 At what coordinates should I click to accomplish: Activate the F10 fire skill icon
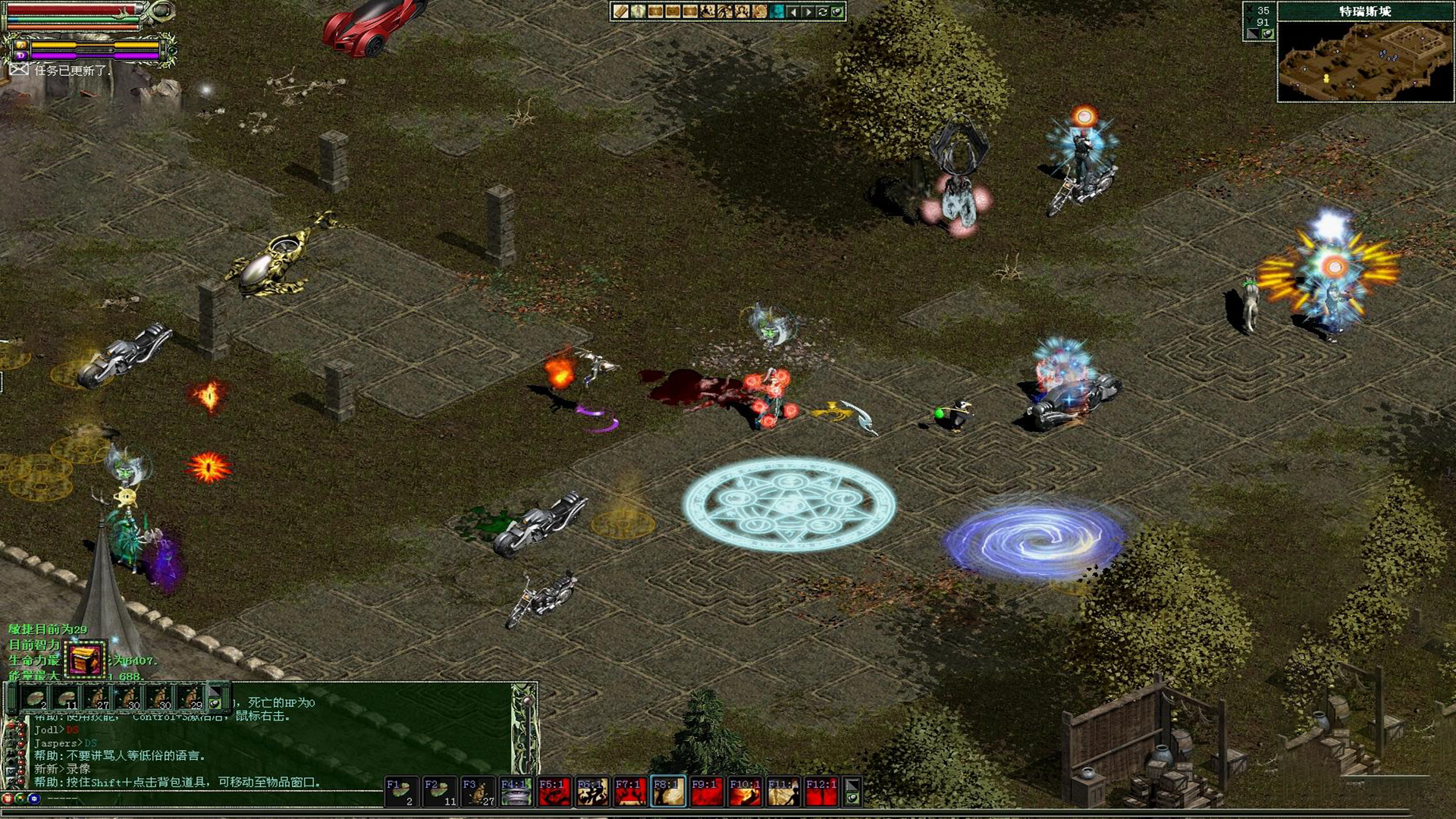745,792
